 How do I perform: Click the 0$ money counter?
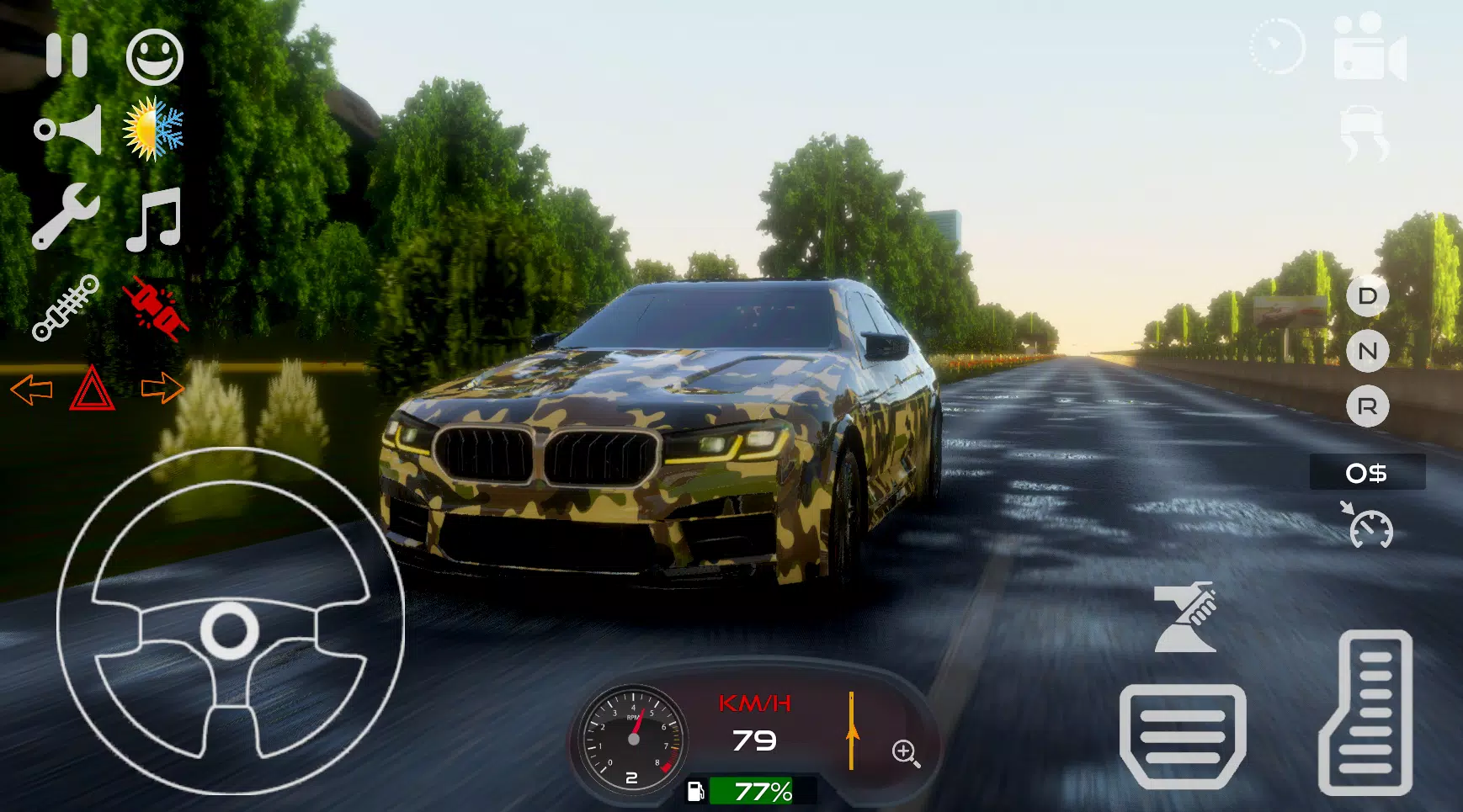pyautogui.click(x=1366, y=473)
